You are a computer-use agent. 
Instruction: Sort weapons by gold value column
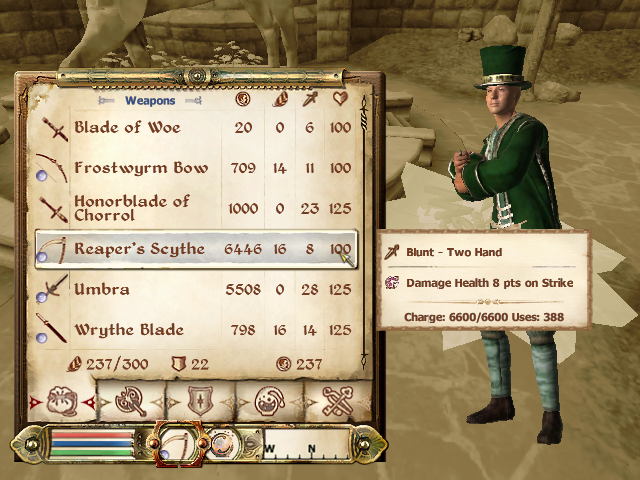tap(242, 99)
